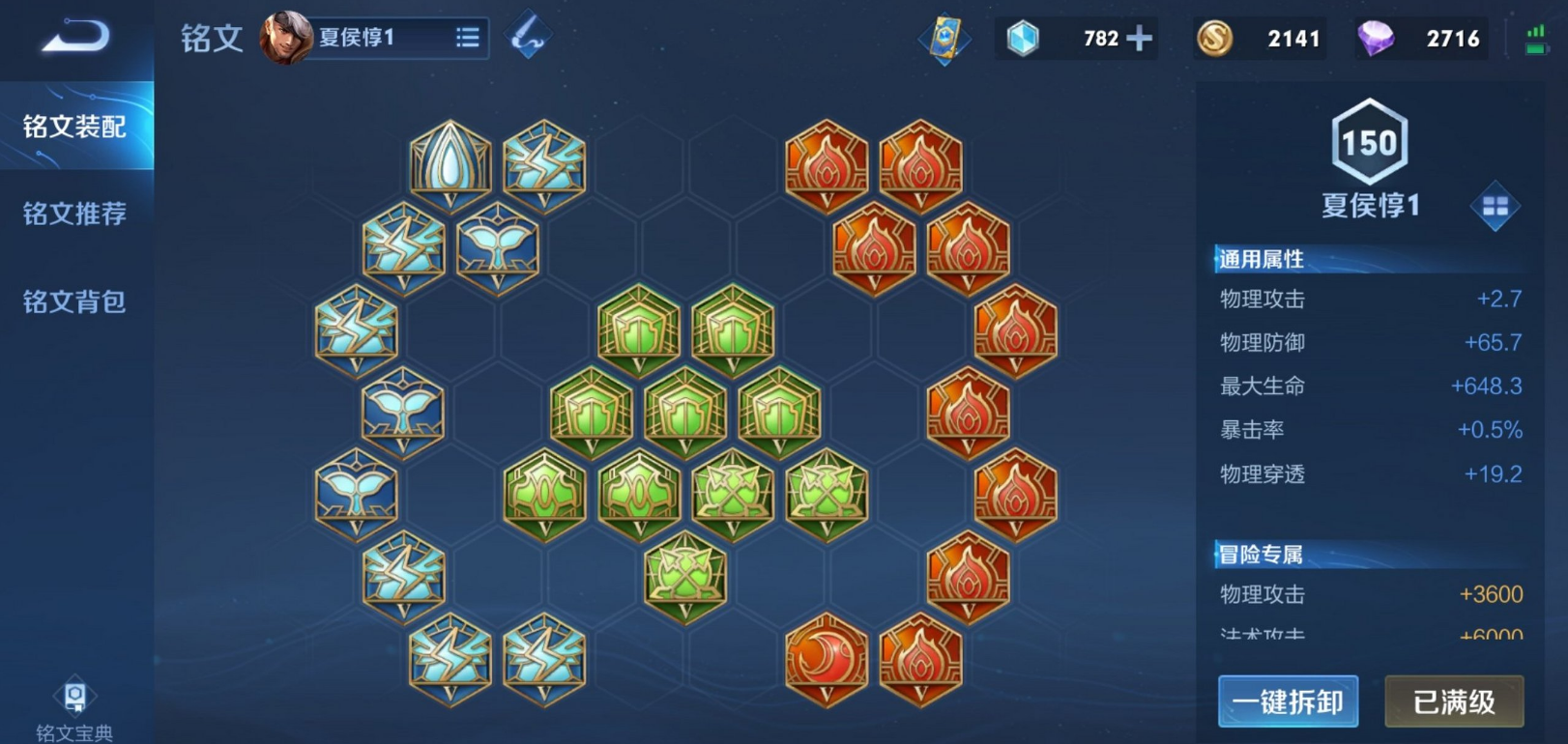This screenshot has width=1568, height=744.
Task: Switch to the 铭文装配 tab
Action: [75, 127]
